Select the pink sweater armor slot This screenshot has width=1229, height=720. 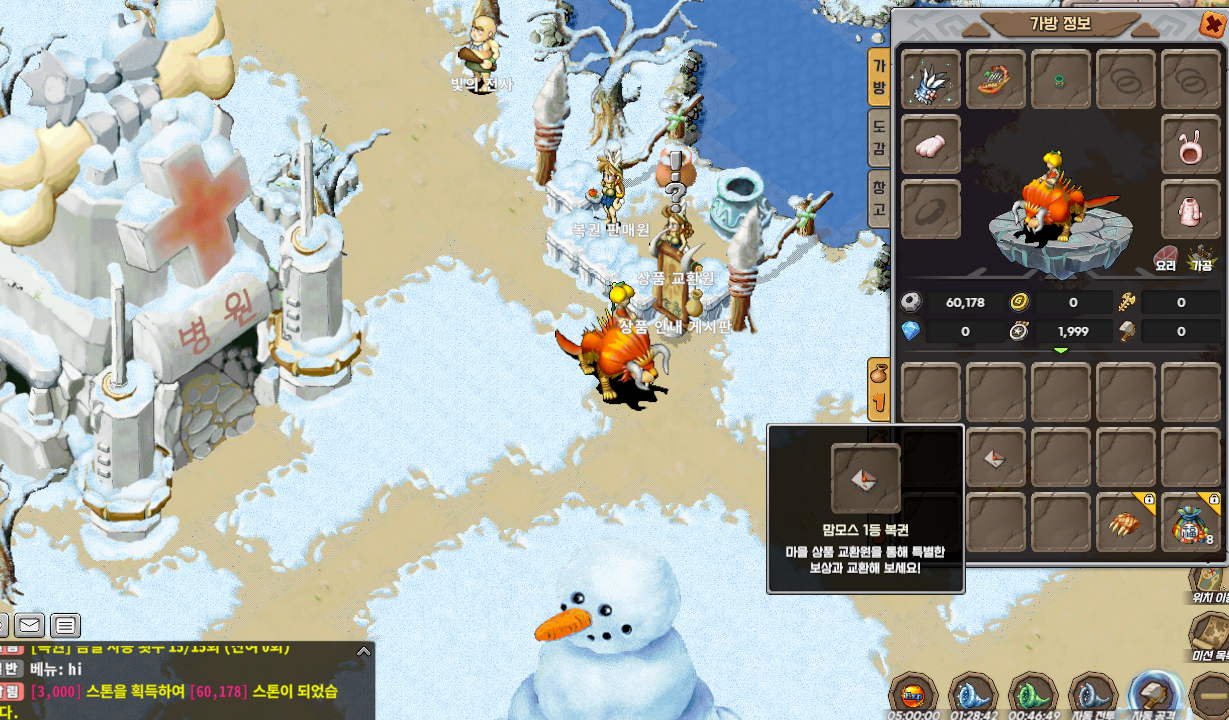(1191, 209)
